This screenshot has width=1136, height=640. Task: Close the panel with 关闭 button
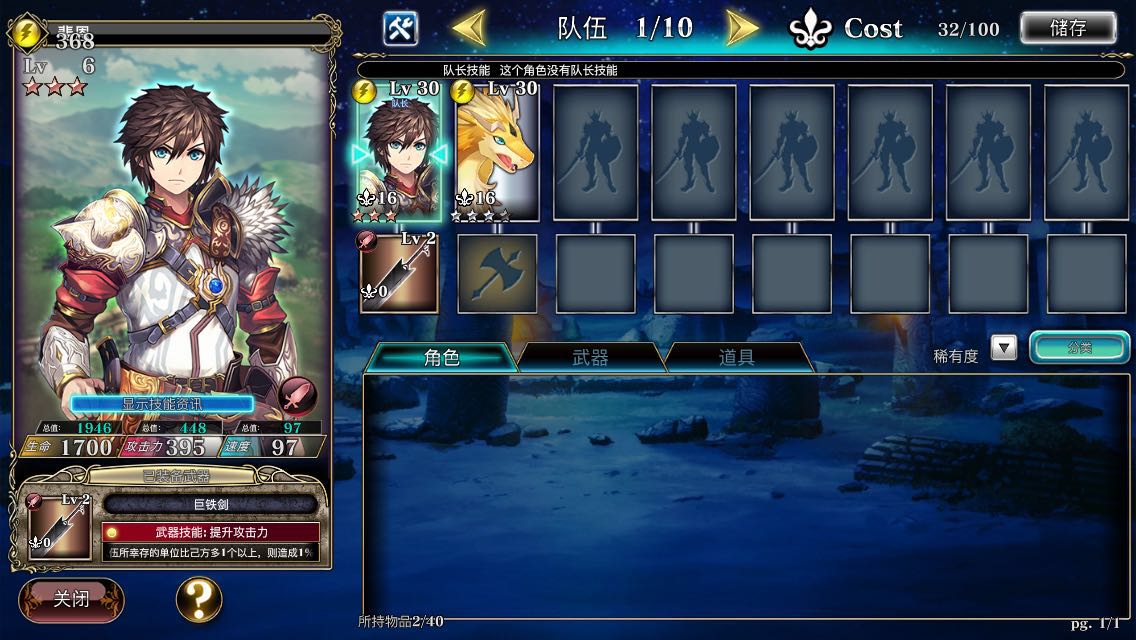(71, 599)
